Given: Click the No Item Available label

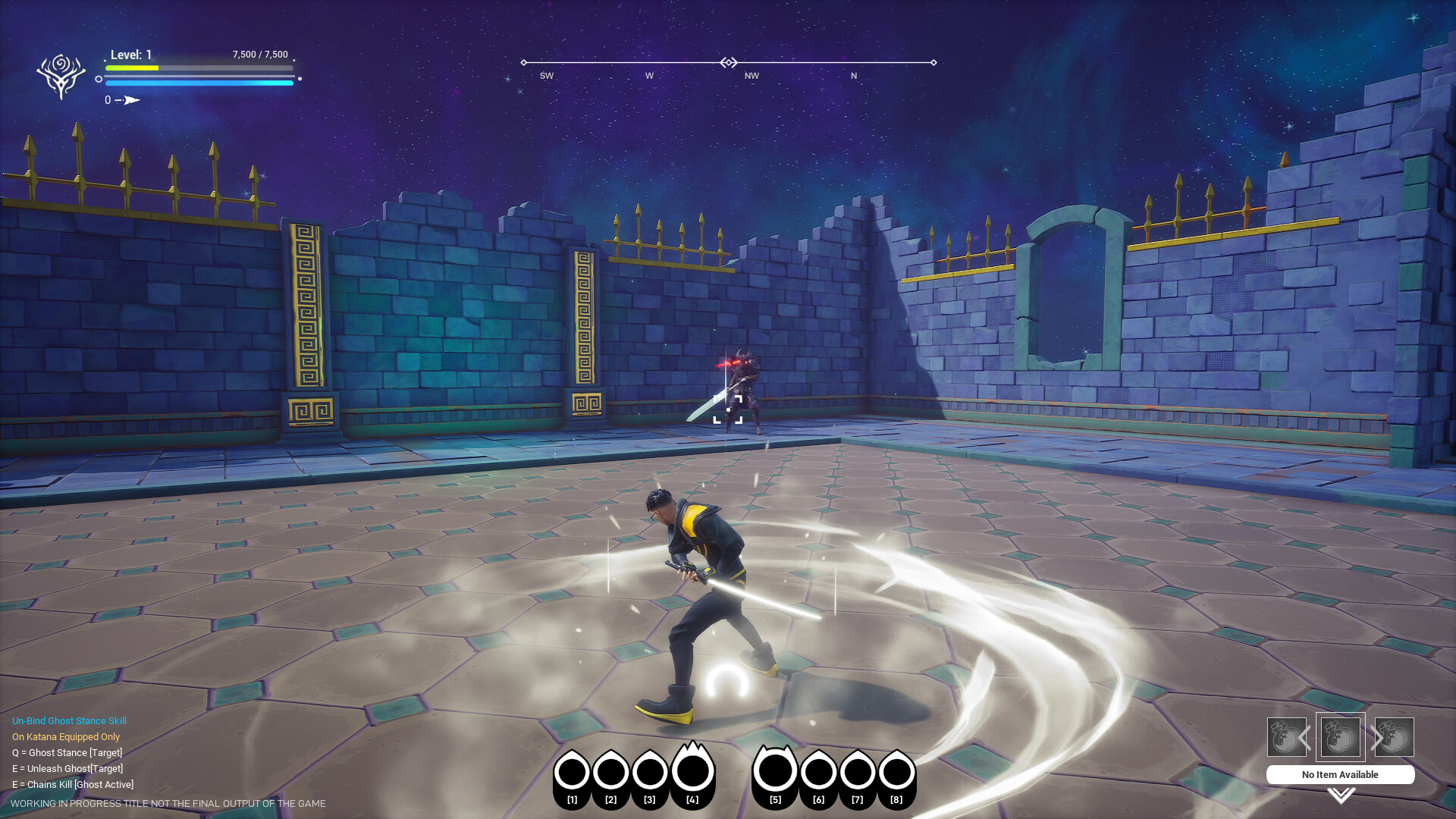Looking at the screenshot, I should [x=1339, y=774].
